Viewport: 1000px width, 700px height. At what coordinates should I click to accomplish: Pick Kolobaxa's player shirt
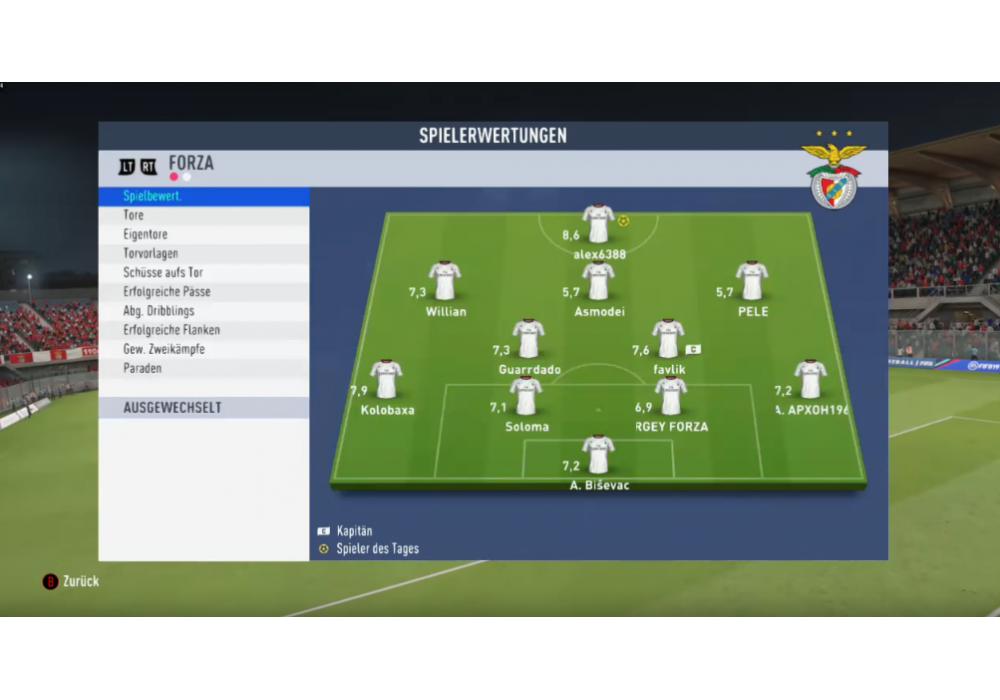[386, 380]
